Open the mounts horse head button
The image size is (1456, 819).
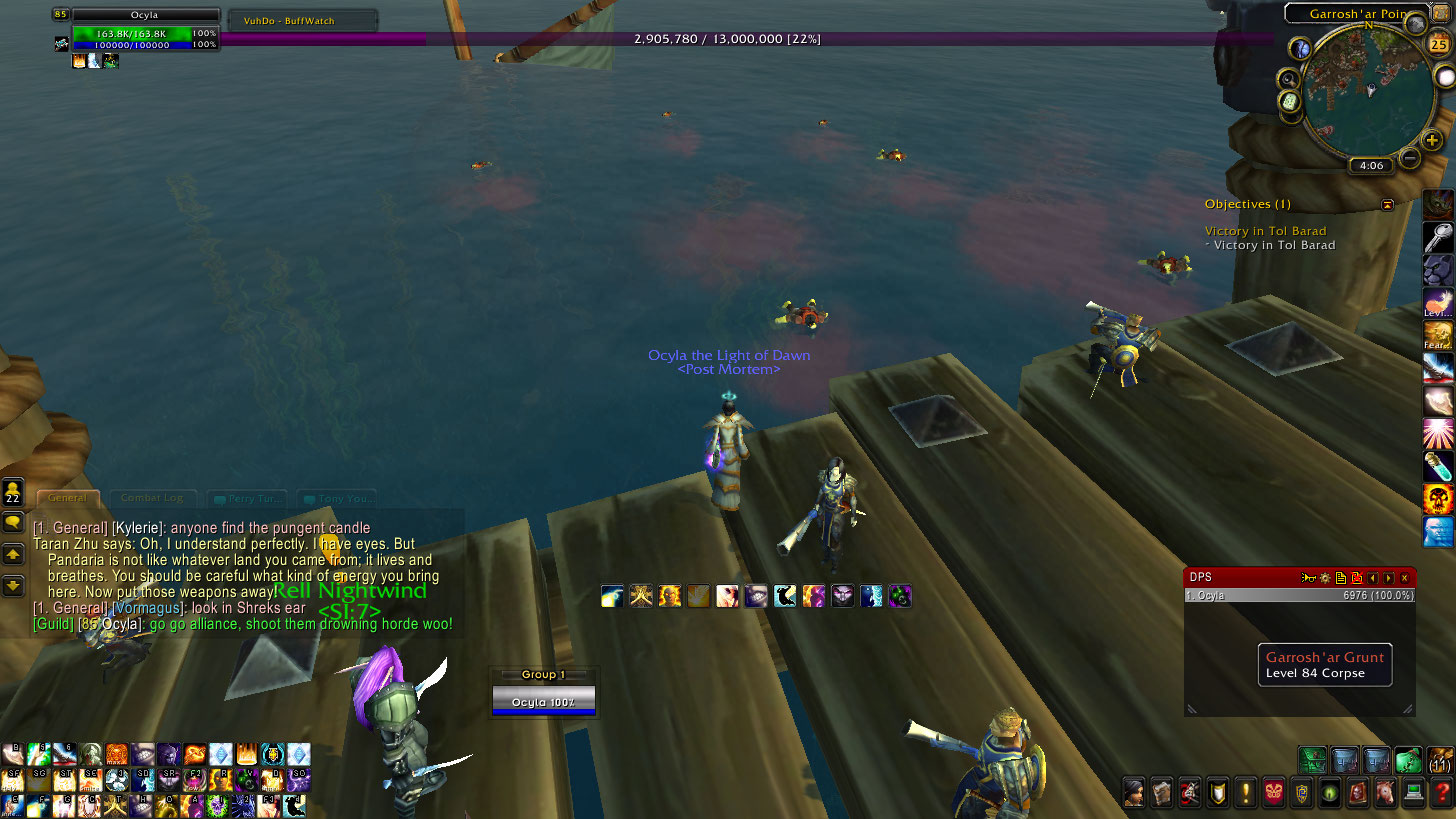tap(1385, 792)
